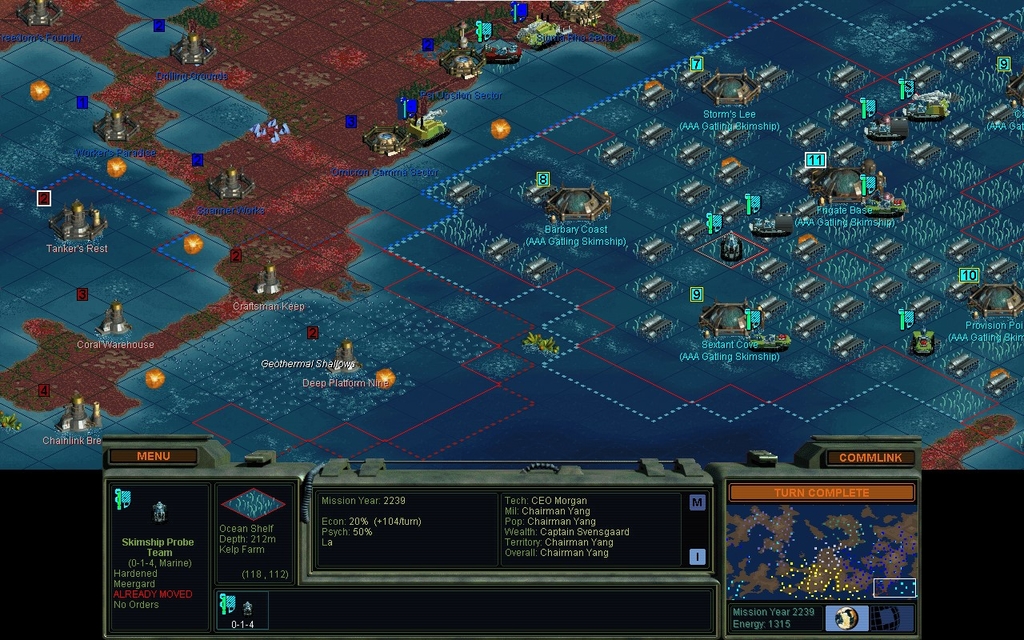This screenshot has height=640, width=1024.
Task: Select the Storm's Lee base
Action: 730,89
